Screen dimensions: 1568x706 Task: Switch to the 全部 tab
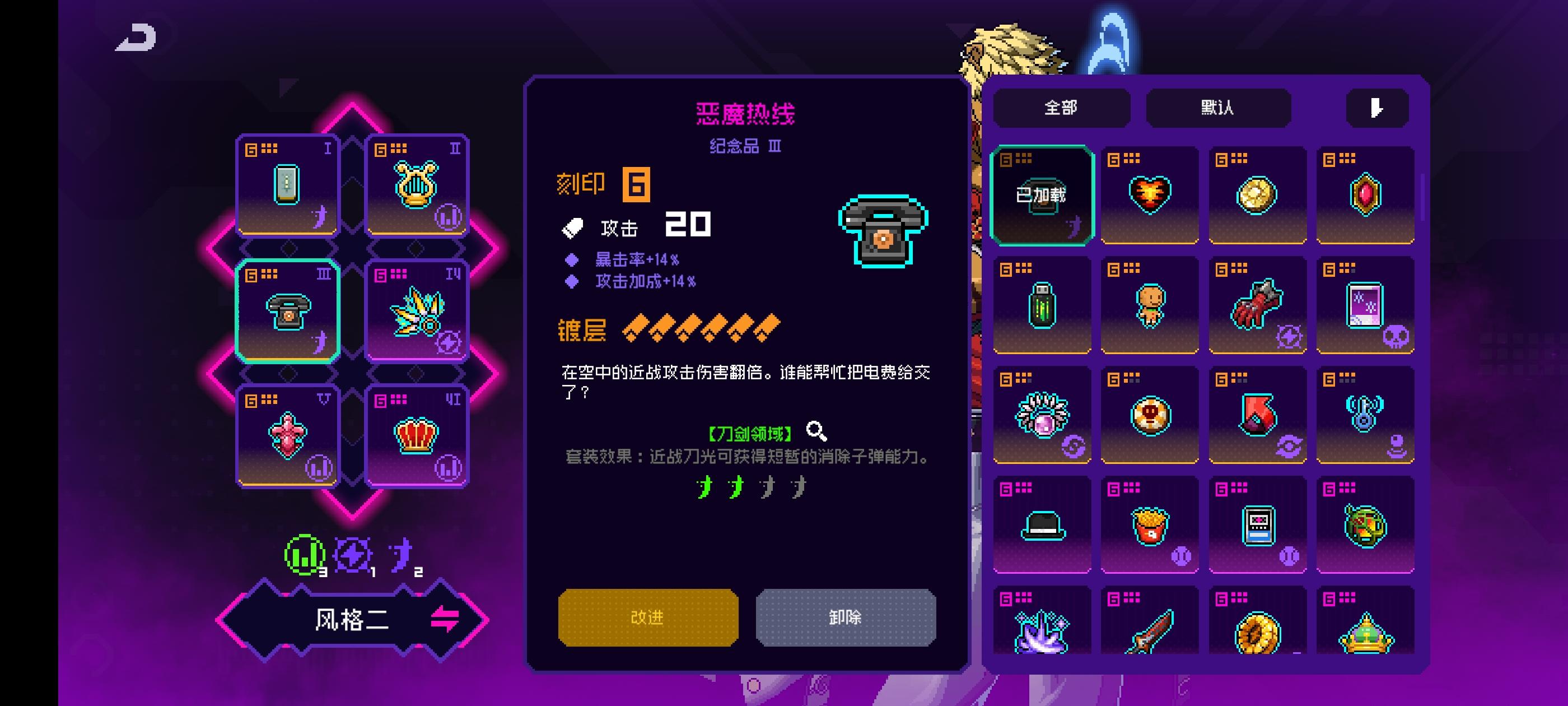tap(1060, 108)
